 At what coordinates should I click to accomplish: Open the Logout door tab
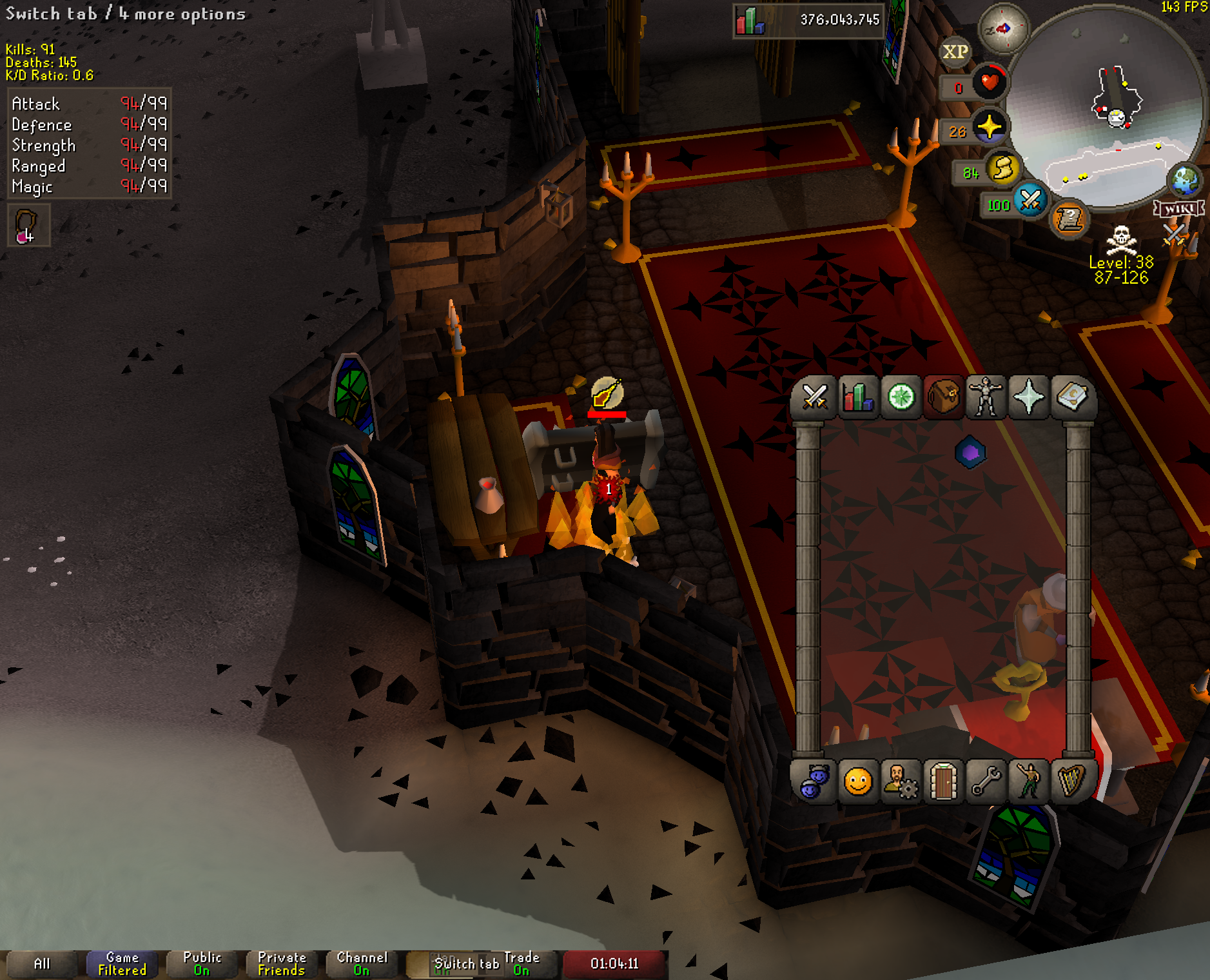pyautogui.click(x=943, y=782)
